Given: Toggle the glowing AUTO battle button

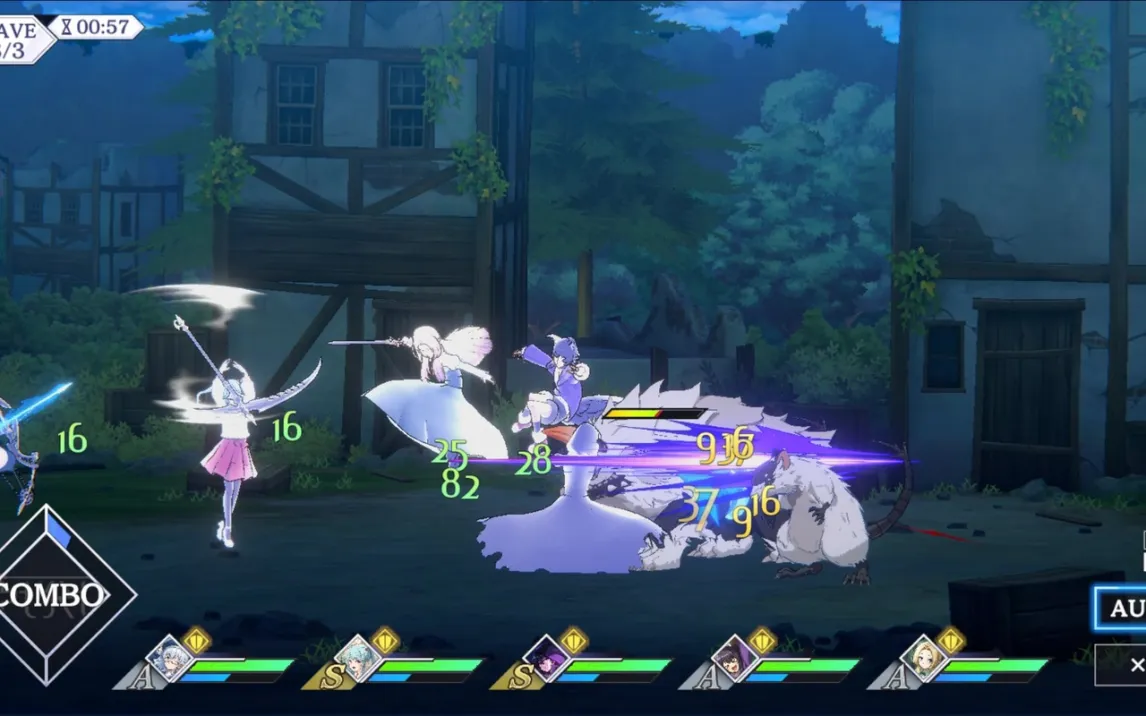Looking at the screenshot, I should (1121, 608).
